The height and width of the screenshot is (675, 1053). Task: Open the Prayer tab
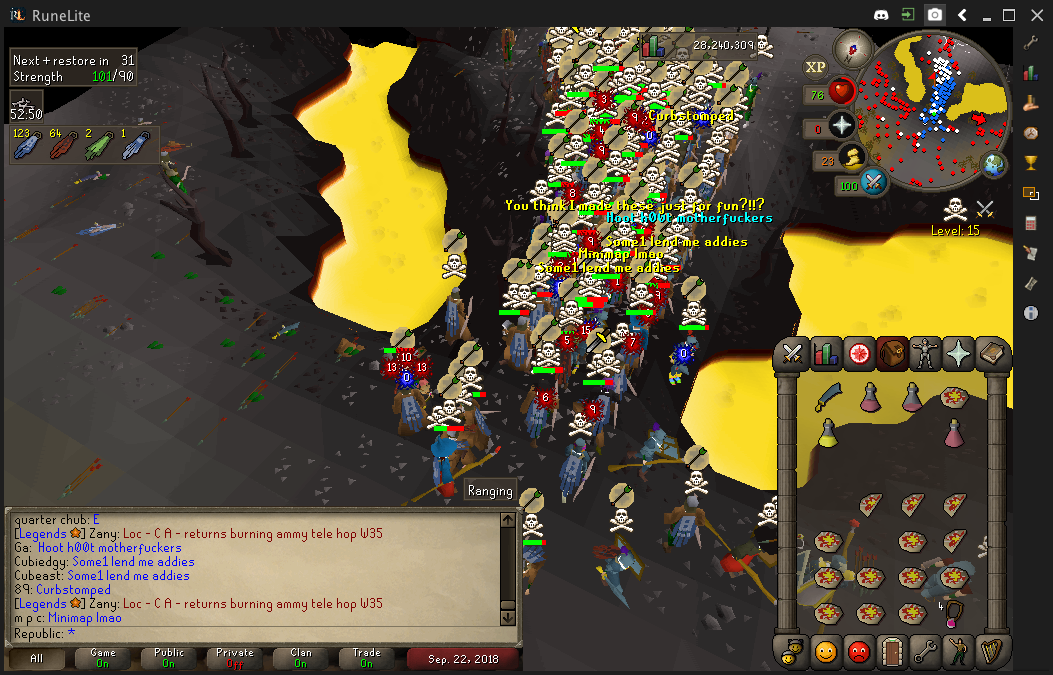click(x=957, y=353)
